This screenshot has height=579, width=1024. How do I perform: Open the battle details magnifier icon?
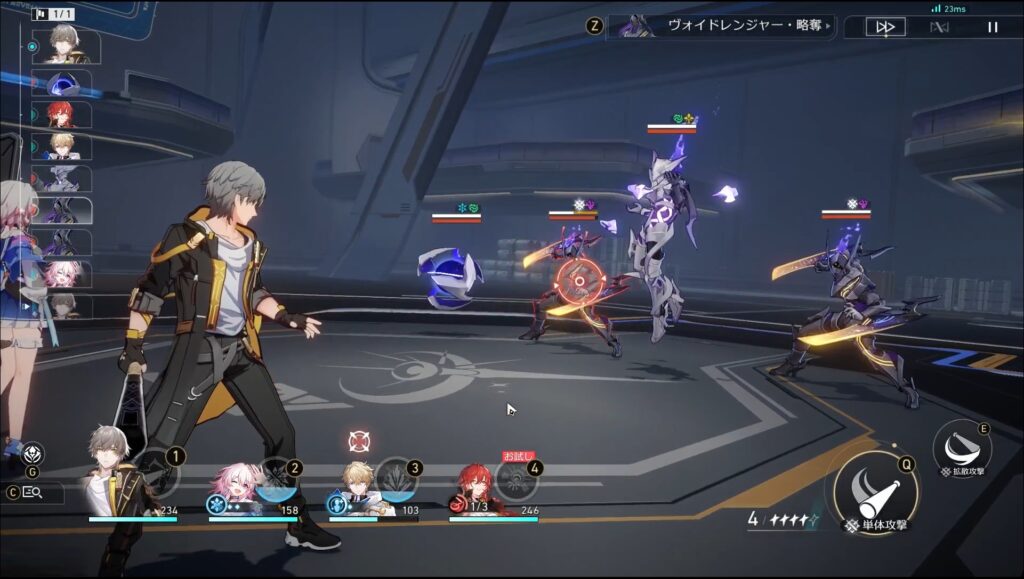pyautogui.click(x=33, y=492)
